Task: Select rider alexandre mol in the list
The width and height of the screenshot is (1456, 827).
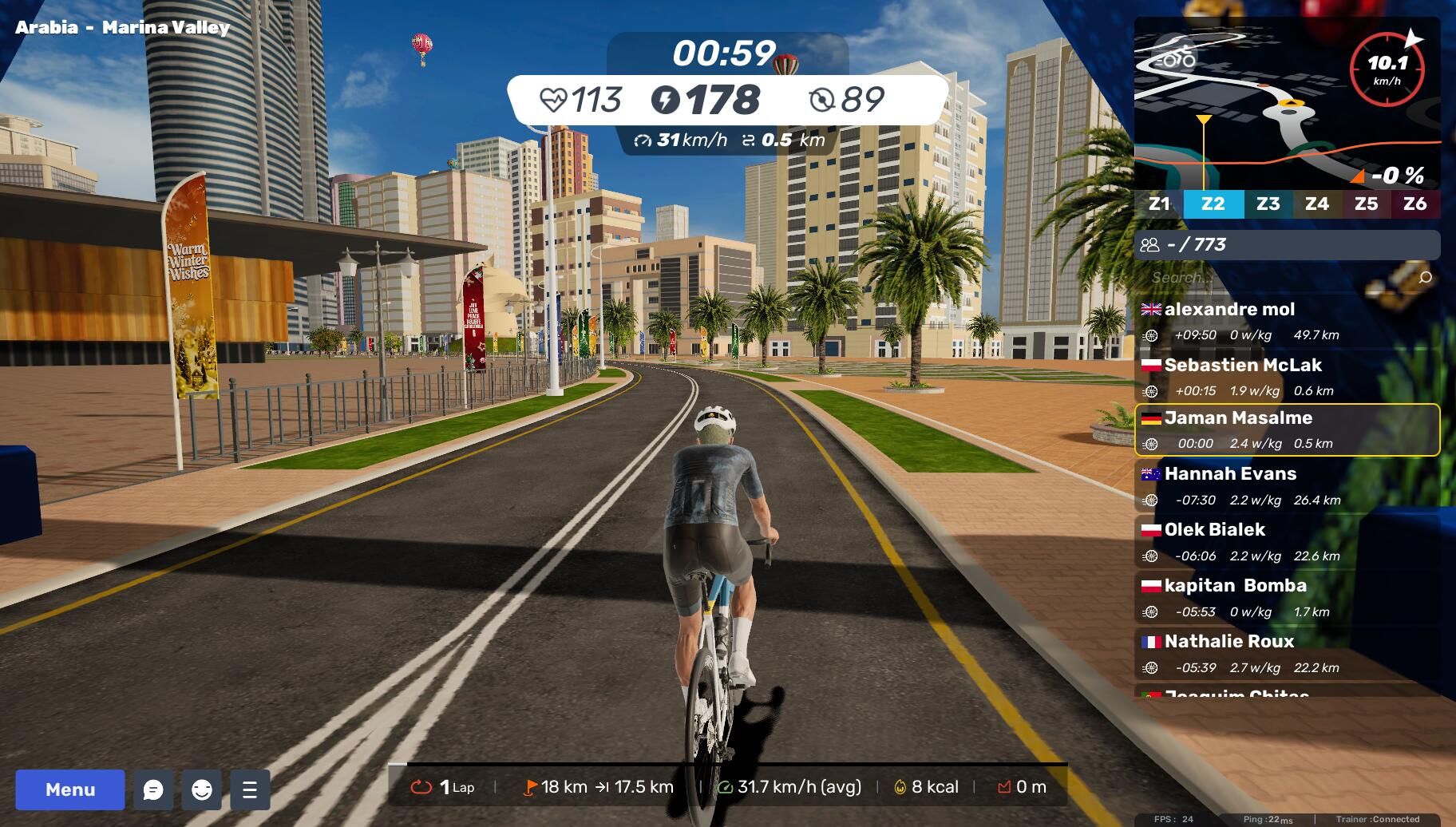Action: tap(1287, 321)
